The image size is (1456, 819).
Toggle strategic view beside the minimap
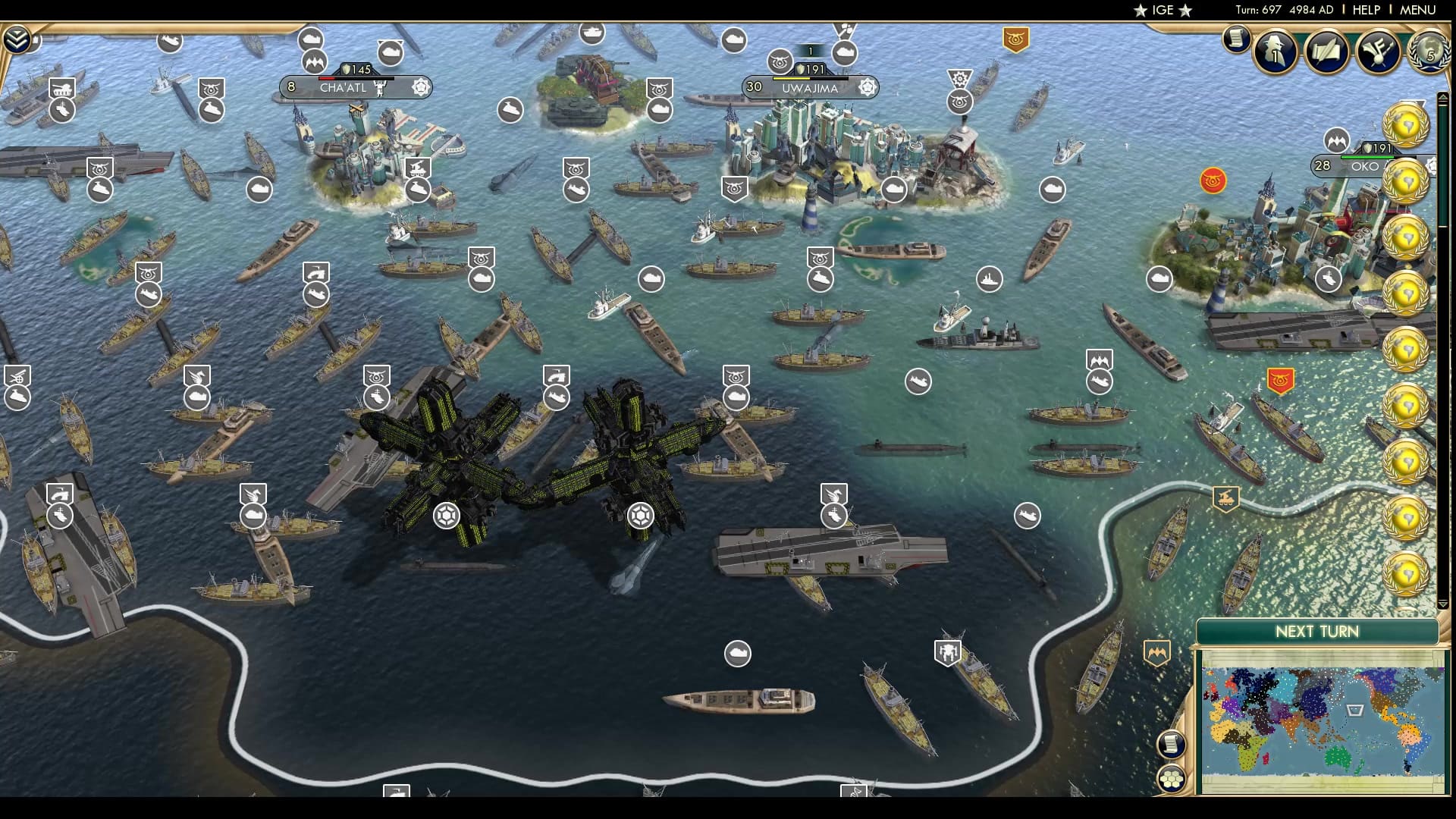pos(1171,780)
